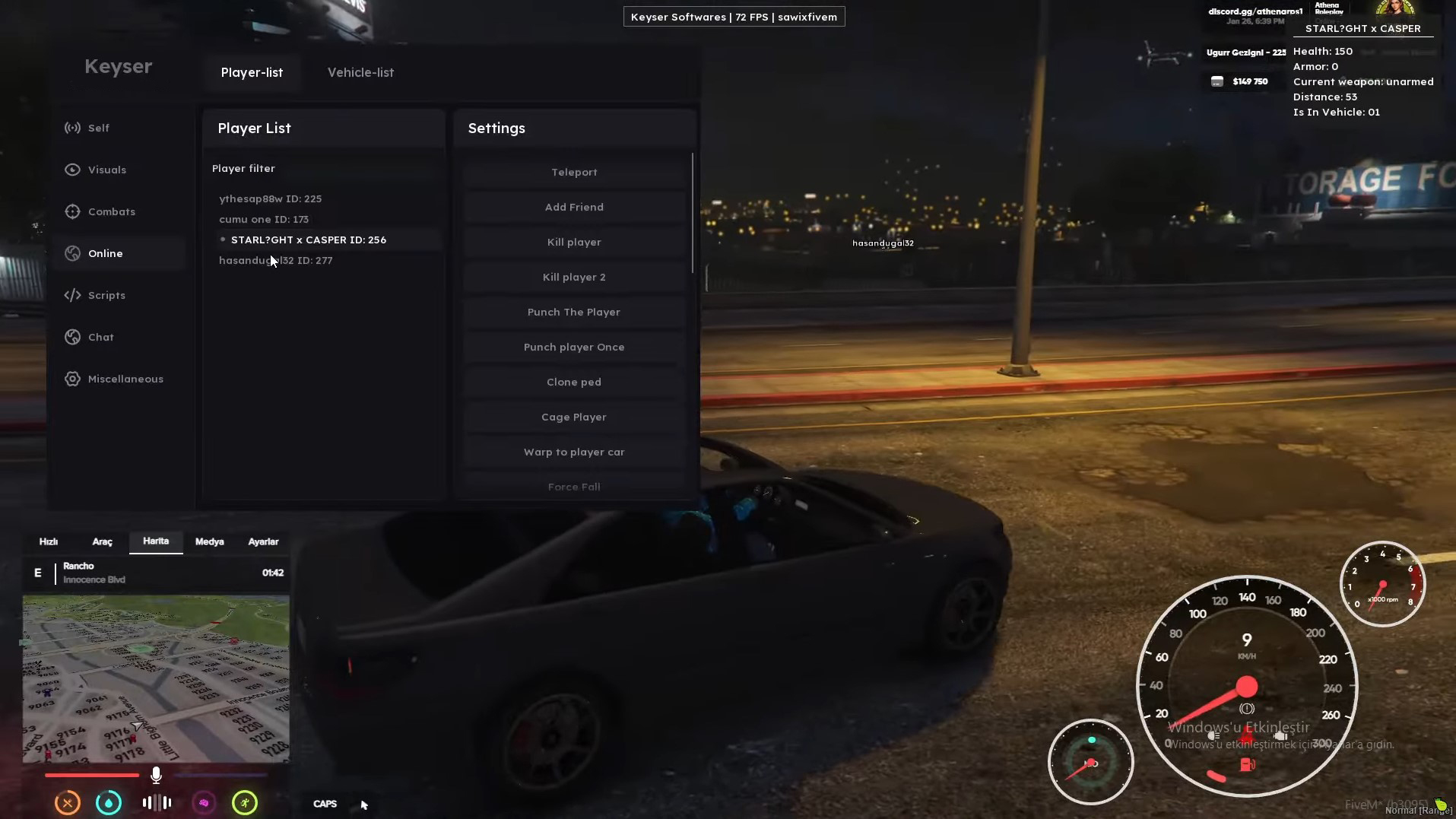Select the Player-list tab

pyautogui.click(x=252, y=72)
